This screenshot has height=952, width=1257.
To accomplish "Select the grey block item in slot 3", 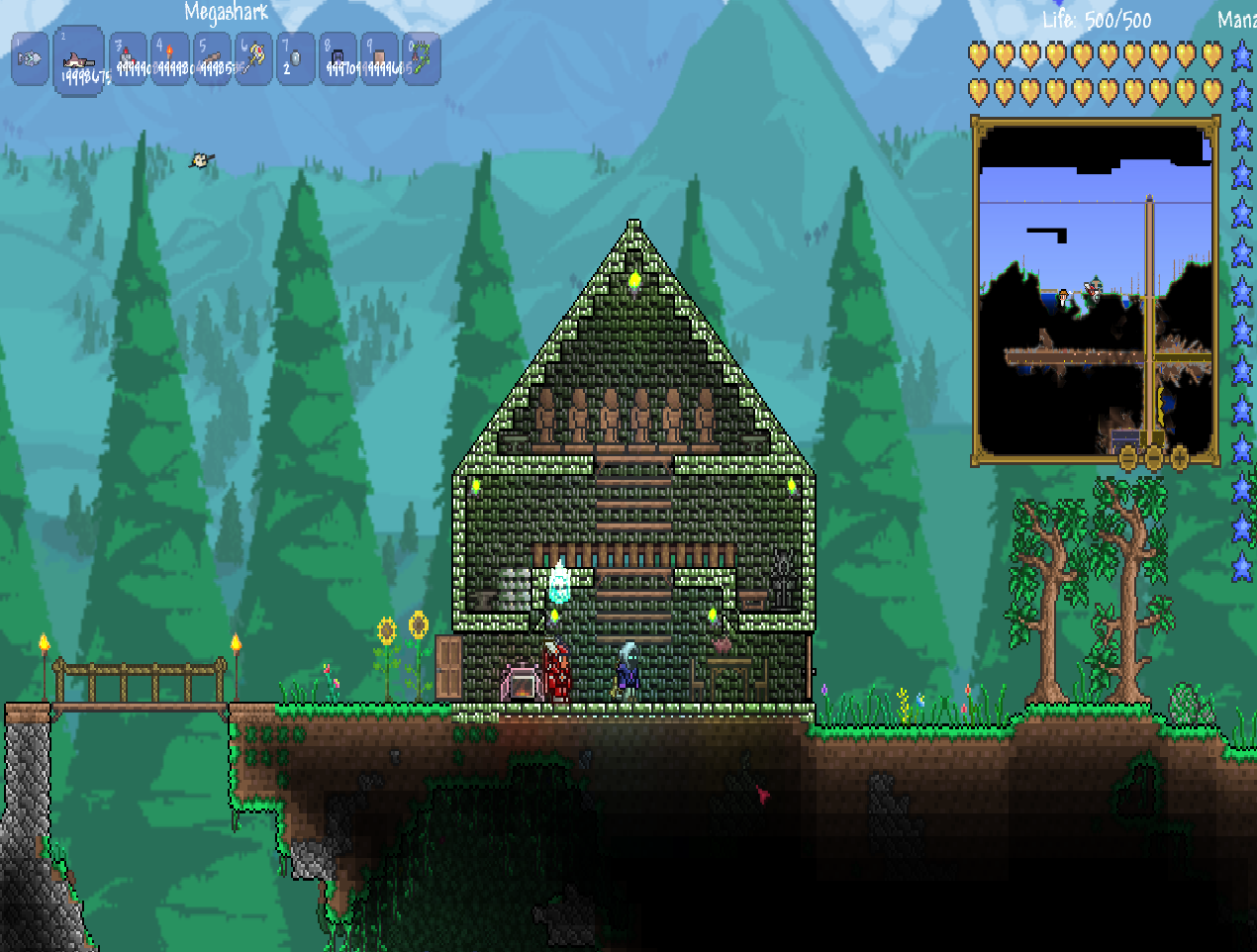I will tap(129, 59).
